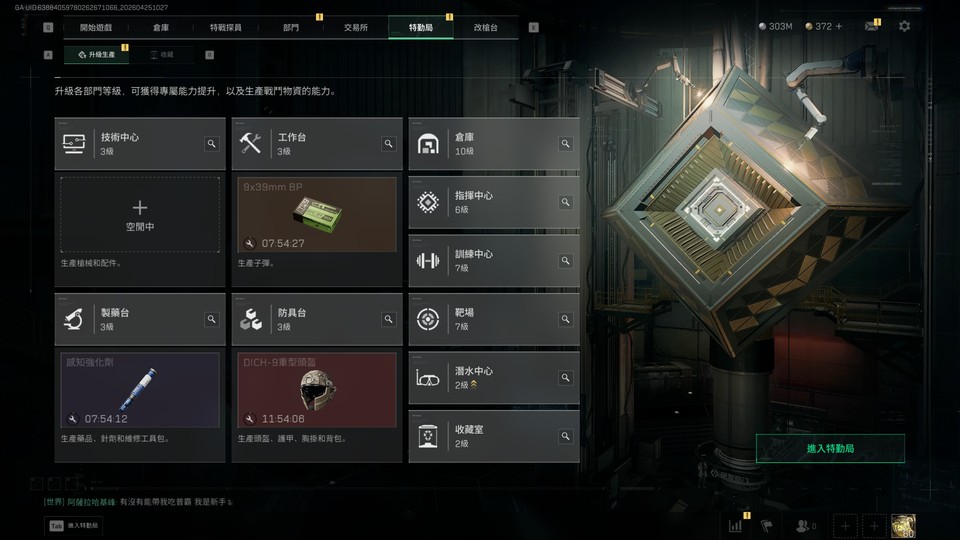Screen dimensions: 960x540
Task: Select the 感知強化劑 production slot
Action: pyautogui.click(x=140, y=389)
